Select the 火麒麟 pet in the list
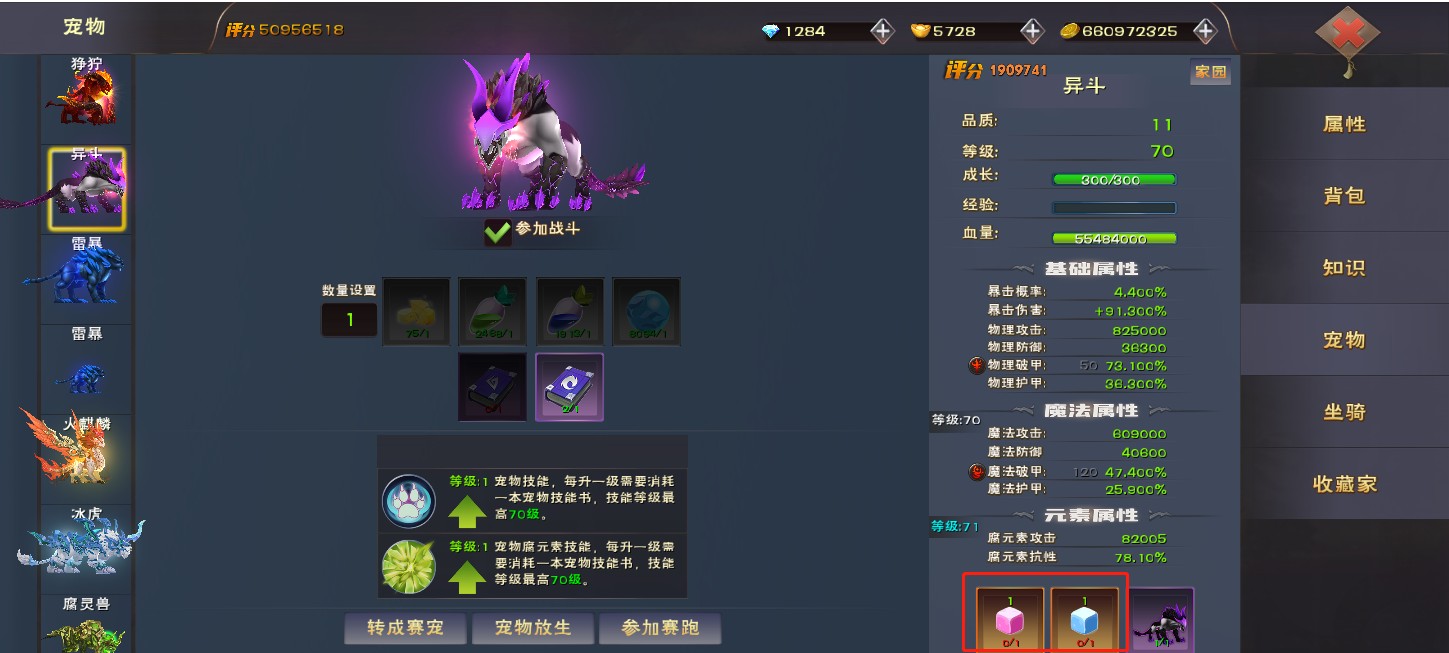This screenshot has width=1449, height=653. (x=85, y=450)
